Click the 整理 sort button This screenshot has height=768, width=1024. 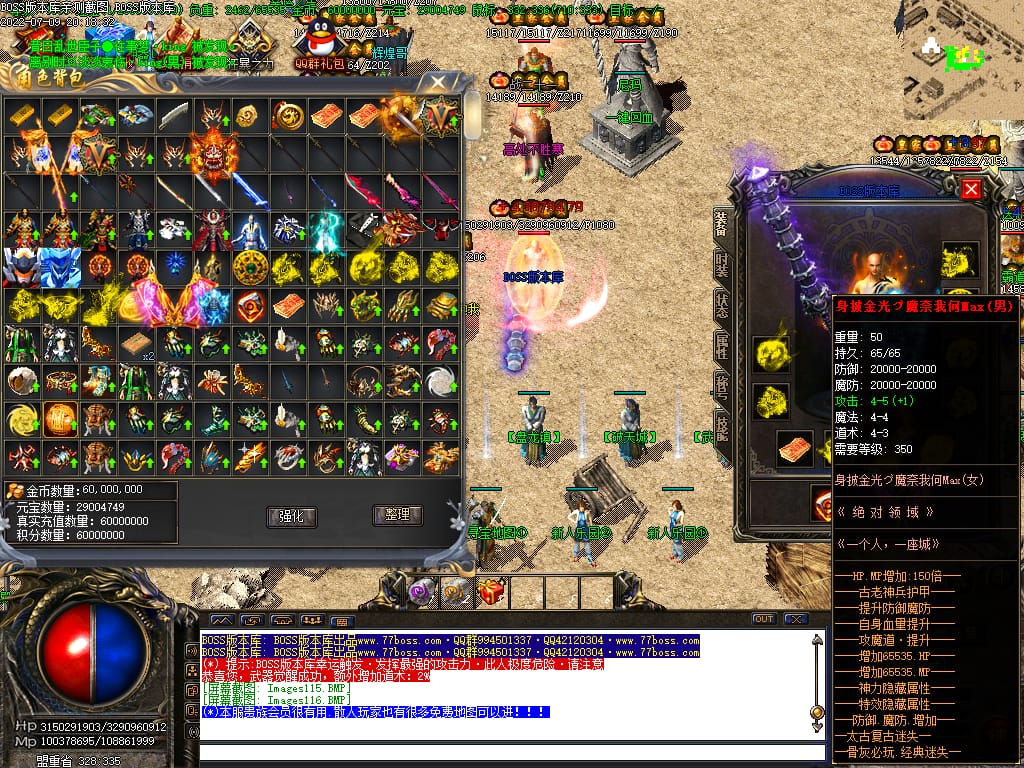tap(397, 515)
